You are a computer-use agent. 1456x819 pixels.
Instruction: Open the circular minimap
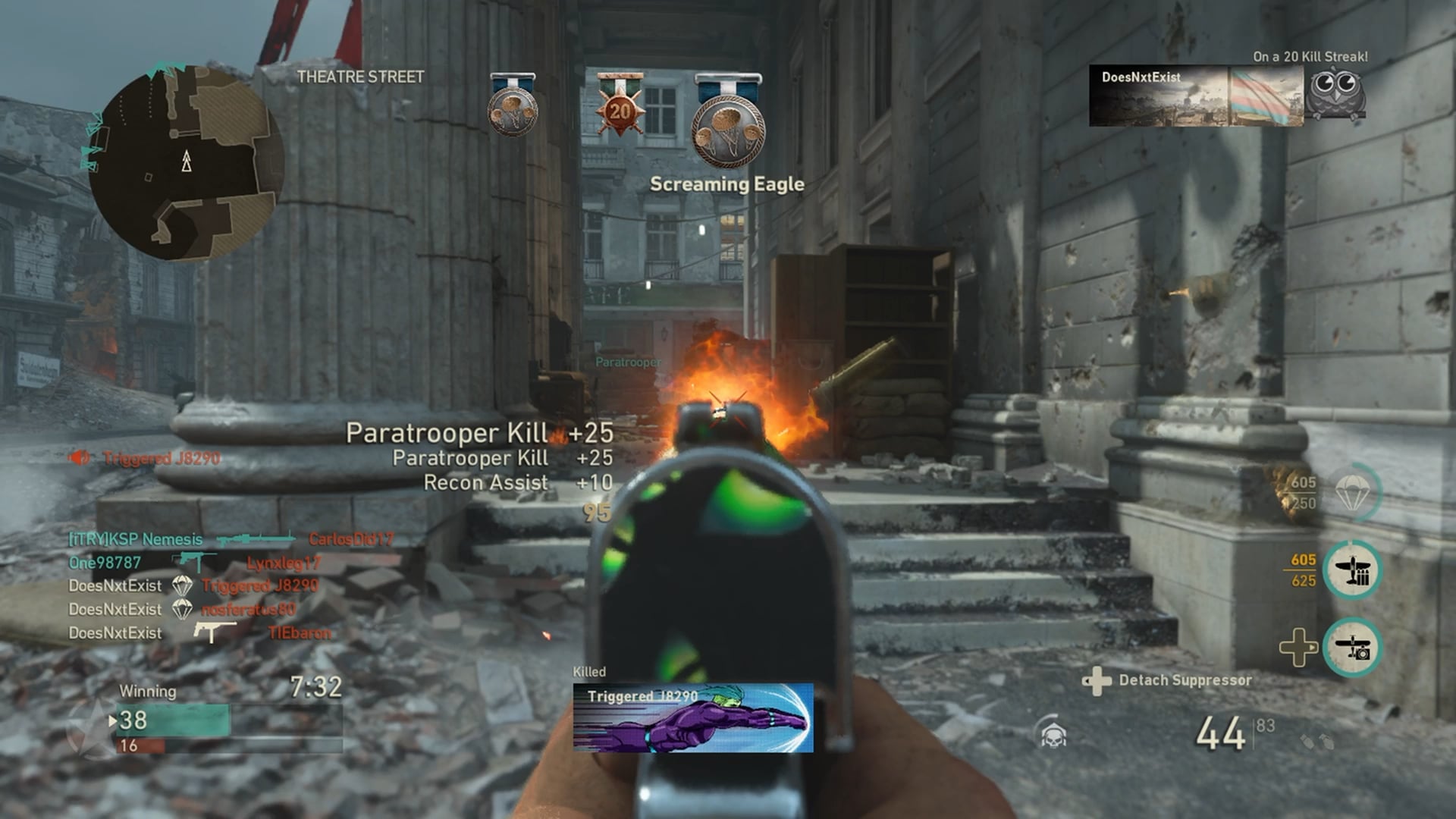[186, 162]
